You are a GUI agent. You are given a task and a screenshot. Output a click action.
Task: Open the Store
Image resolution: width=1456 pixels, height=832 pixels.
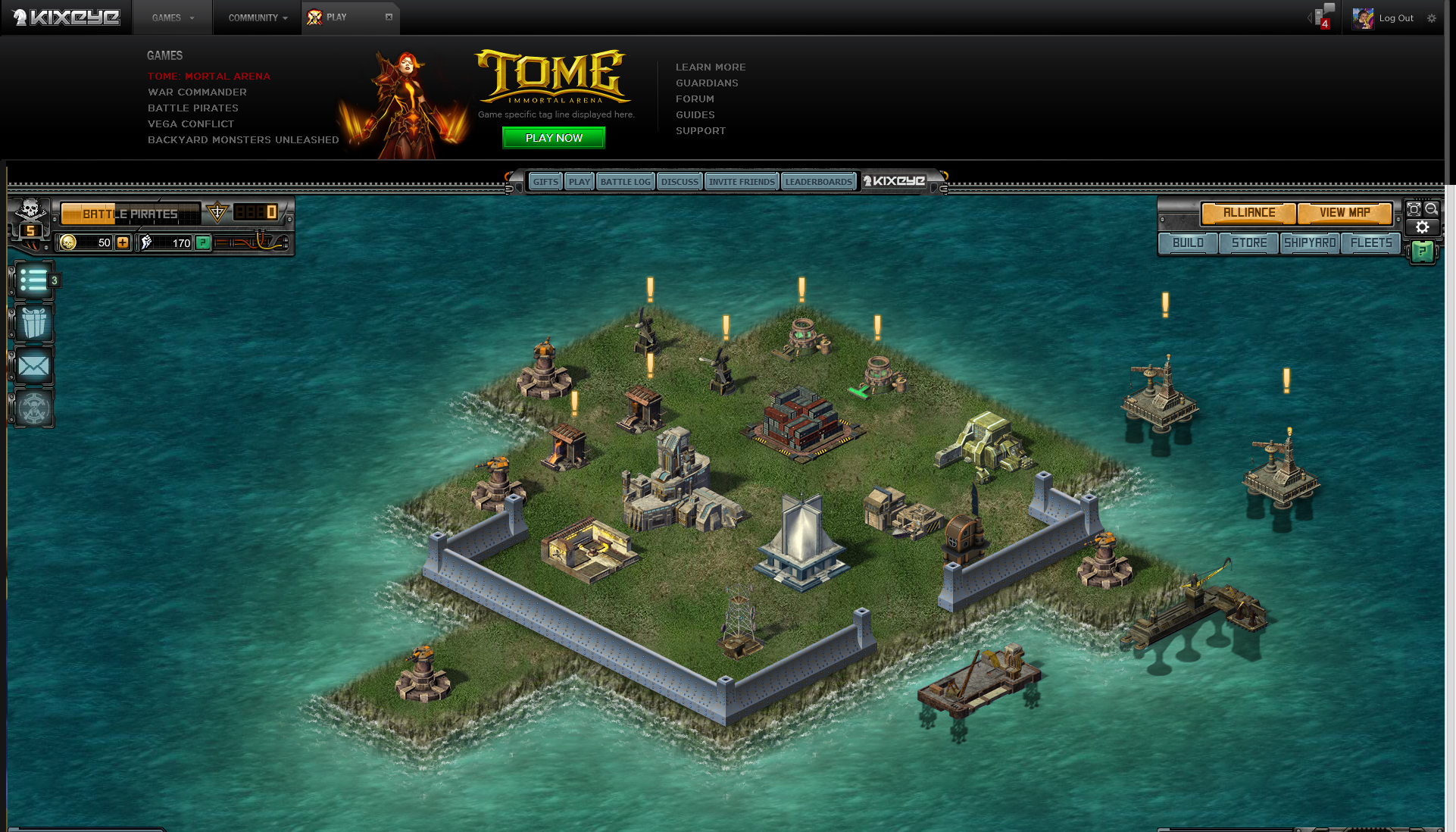(x=1249, y=243)
